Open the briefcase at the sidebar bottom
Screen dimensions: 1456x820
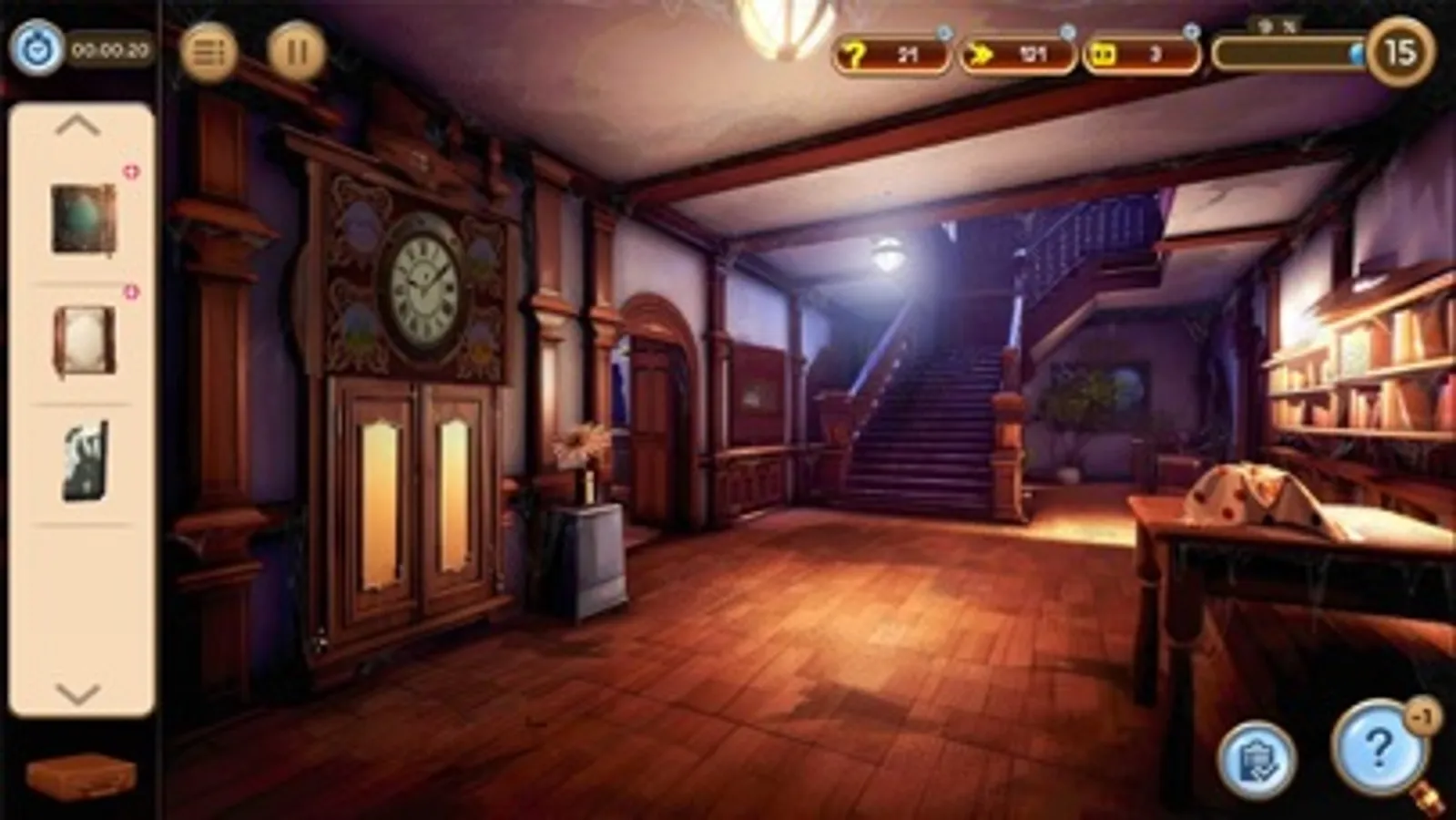point(80,775)
